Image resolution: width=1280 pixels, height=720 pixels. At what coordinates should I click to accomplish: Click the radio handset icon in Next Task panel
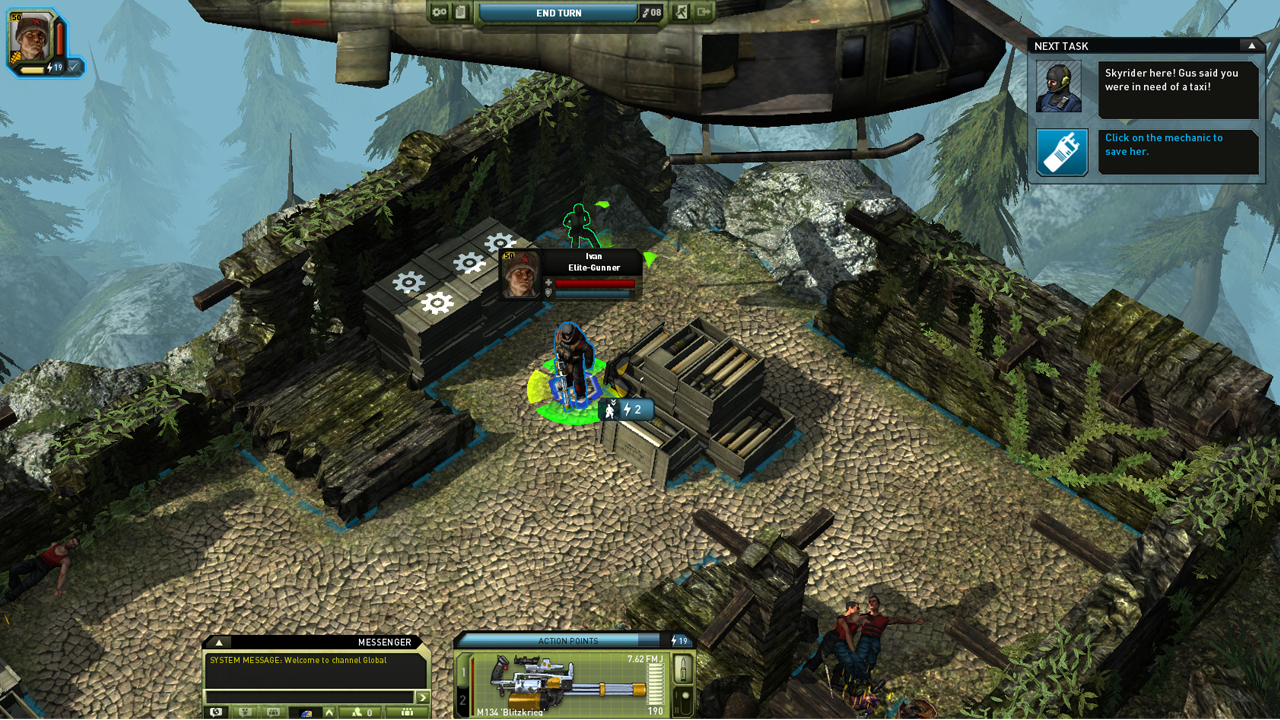point(1061,152)
